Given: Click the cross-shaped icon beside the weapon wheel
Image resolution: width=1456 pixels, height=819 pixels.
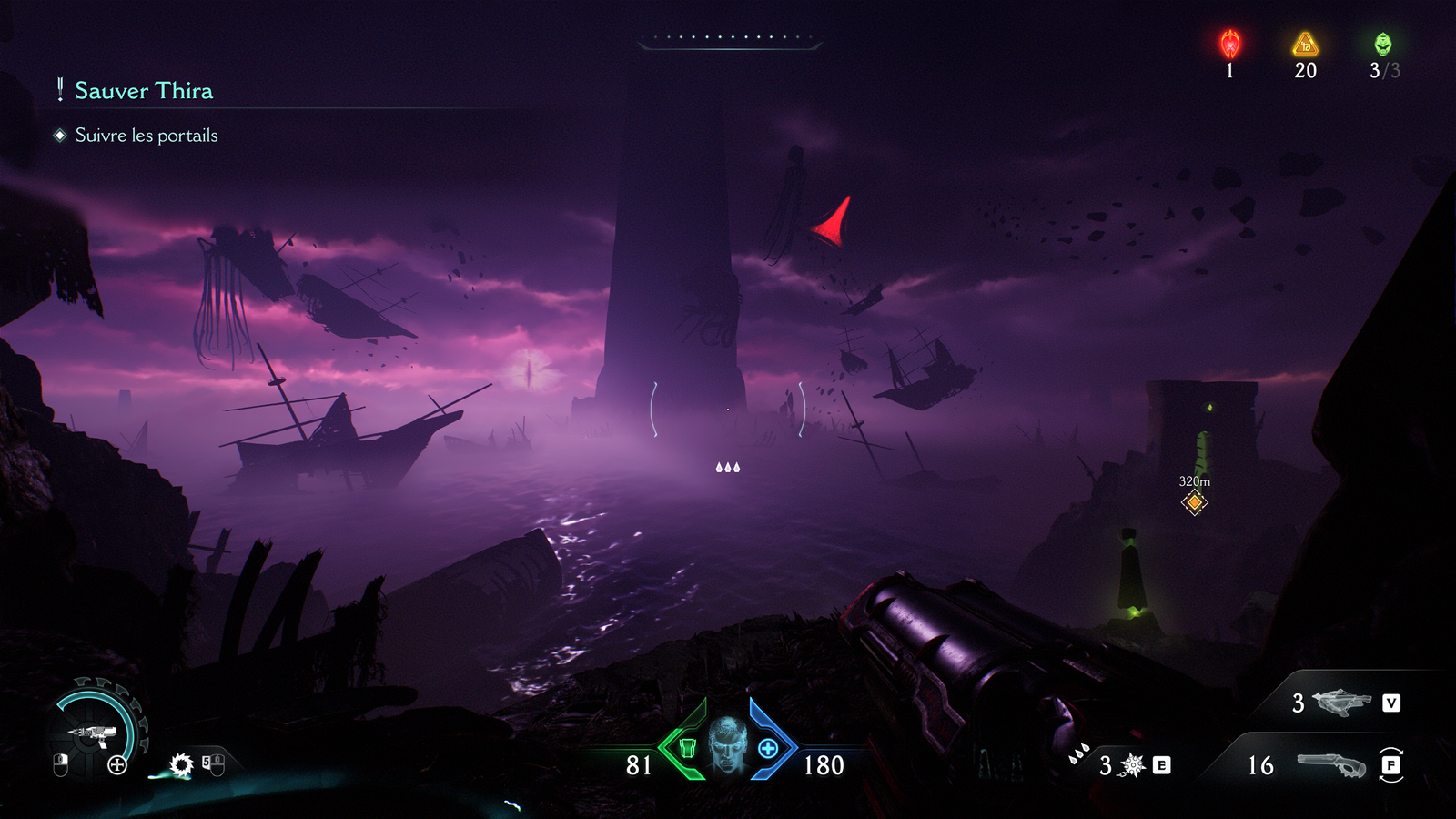Looking at the screenshot, I should [x=117, y=765].
